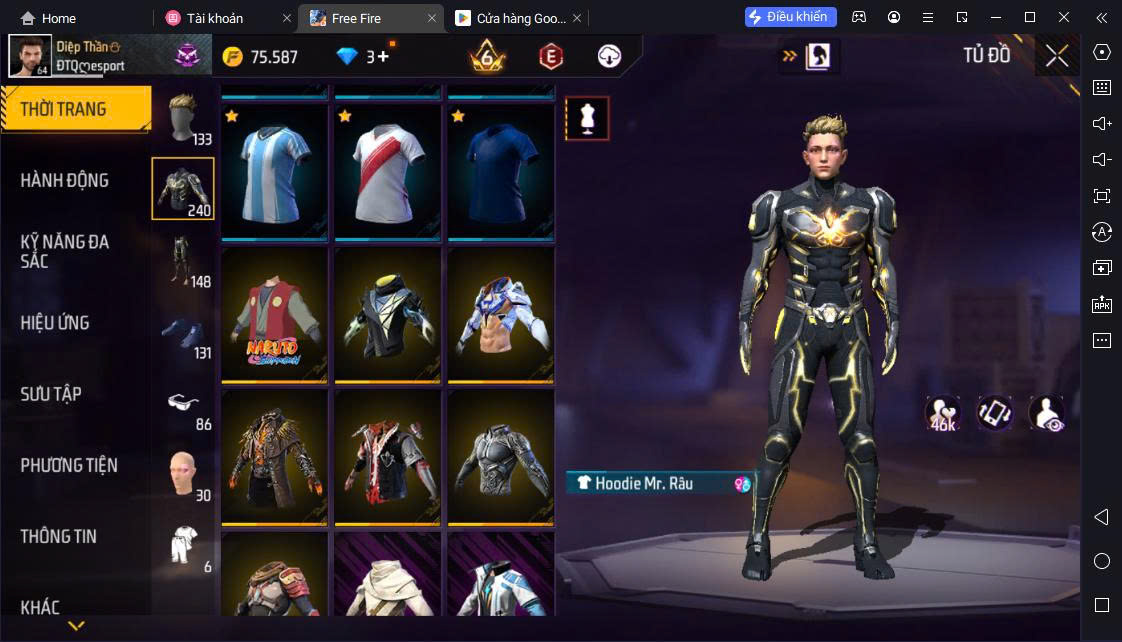Choose the pants subcategory showing 148

183,260
